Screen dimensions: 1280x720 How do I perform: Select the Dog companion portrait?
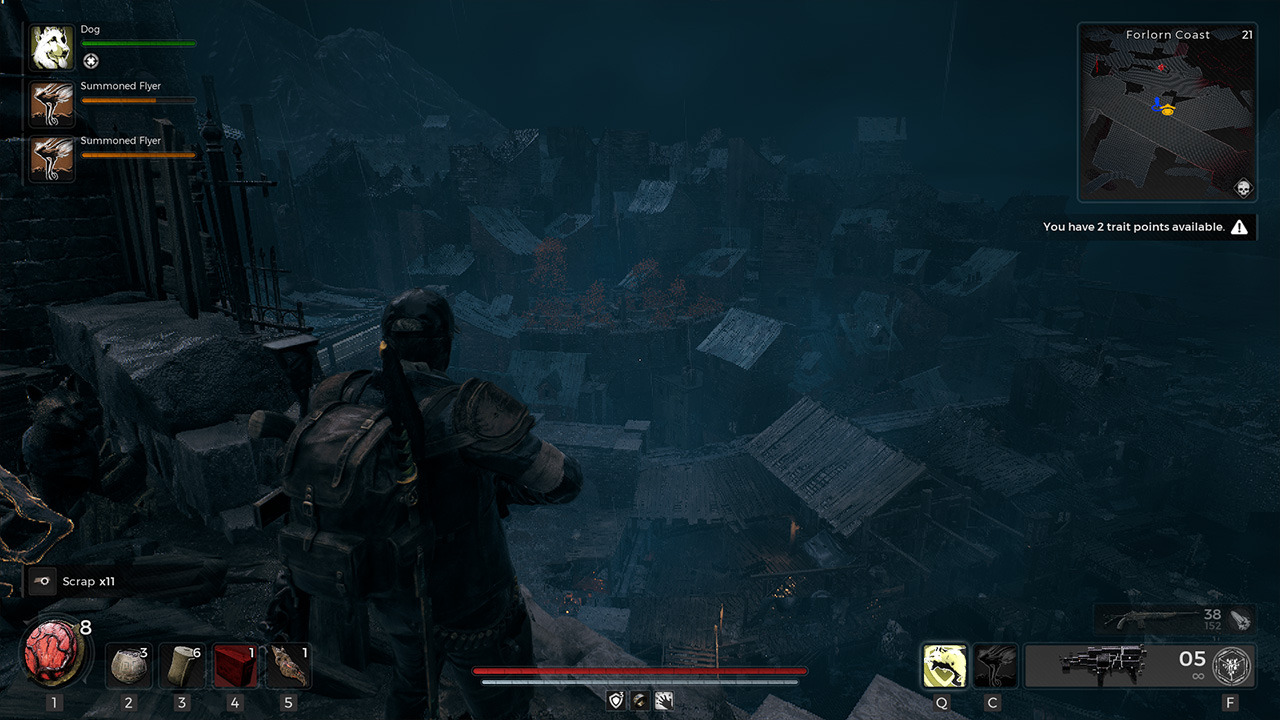[52, 48]
